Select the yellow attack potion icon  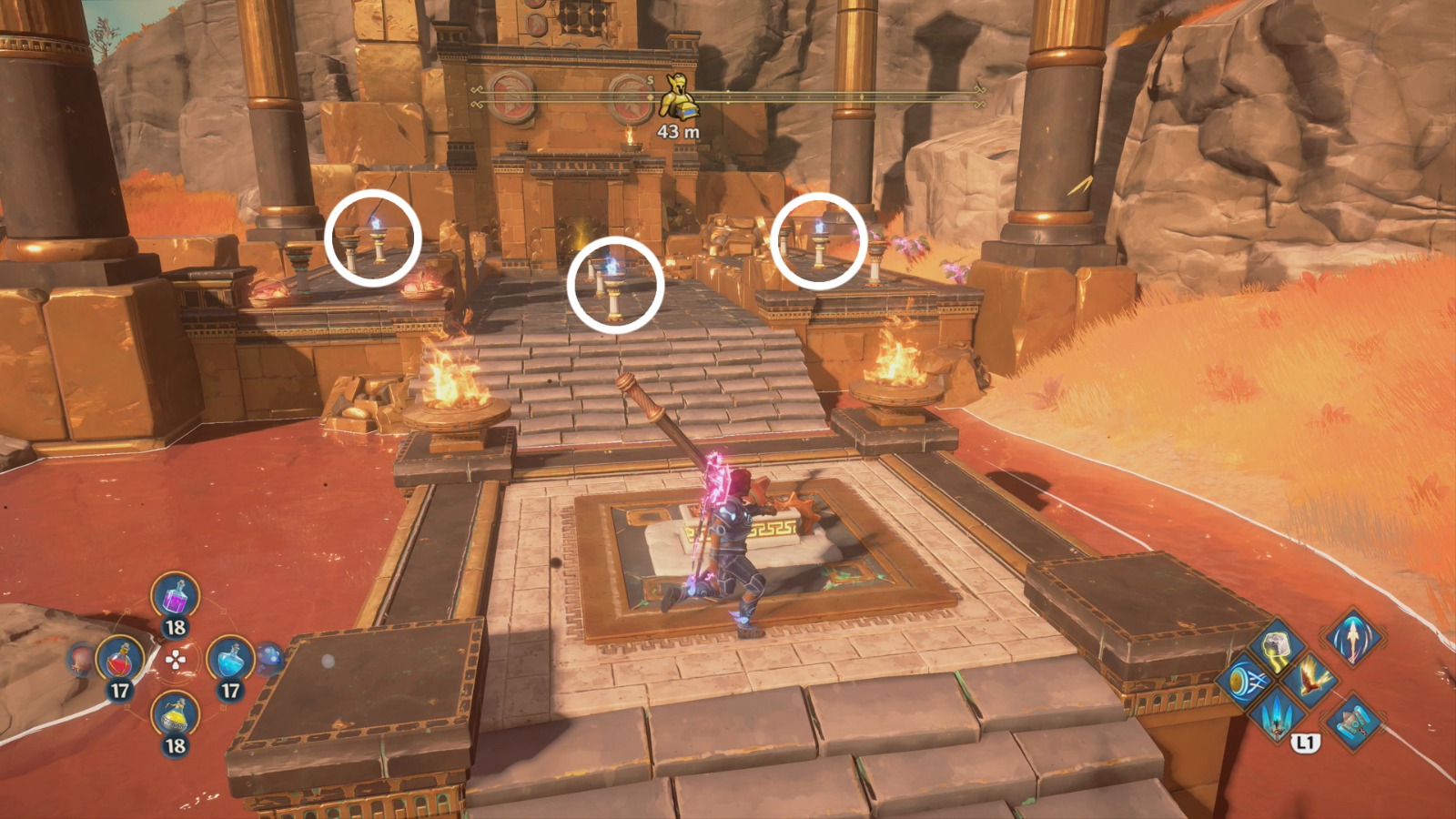(x=175, y=715)
